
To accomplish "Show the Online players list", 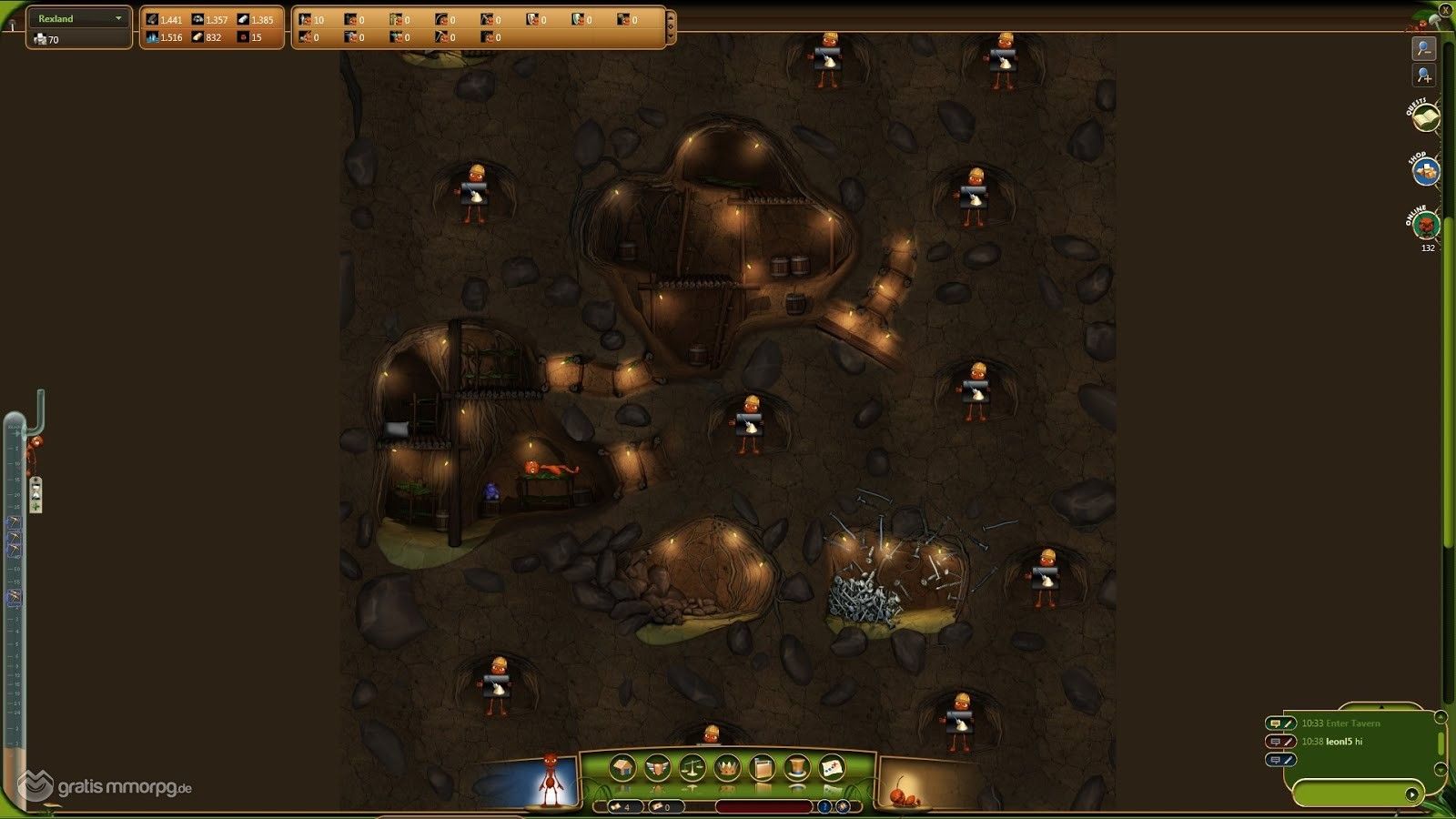I will 1425,224.
